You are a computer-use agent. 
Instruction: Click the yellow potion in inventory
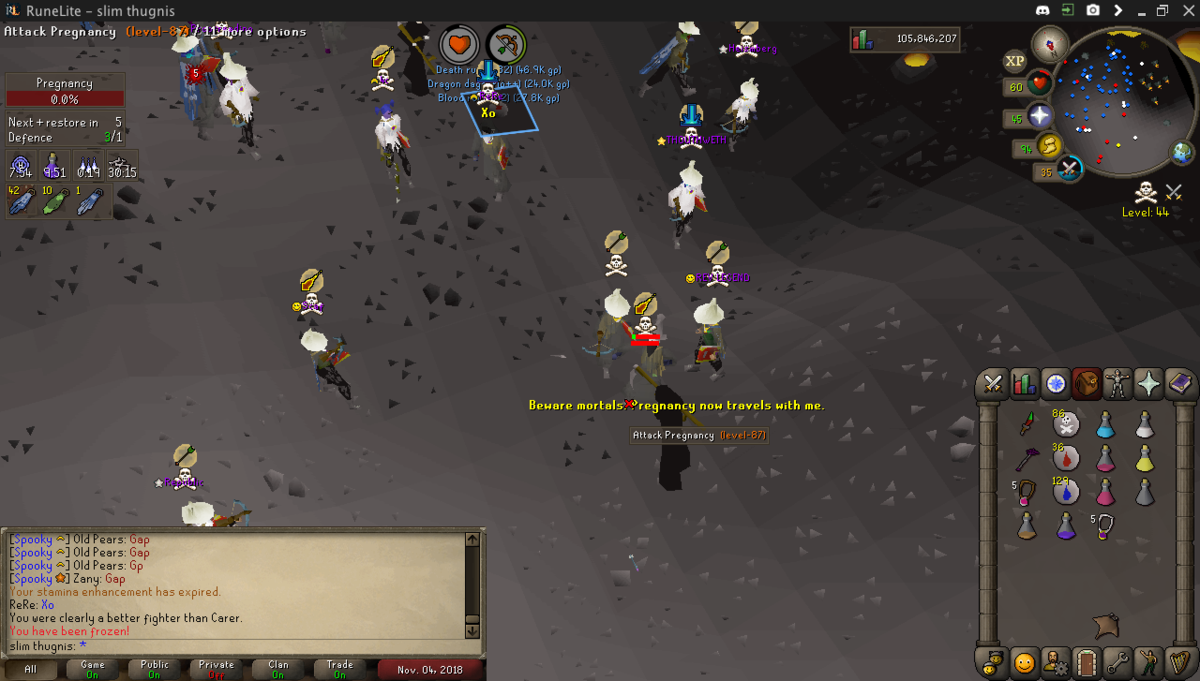pyautogui.click(x=1144, y=459)
